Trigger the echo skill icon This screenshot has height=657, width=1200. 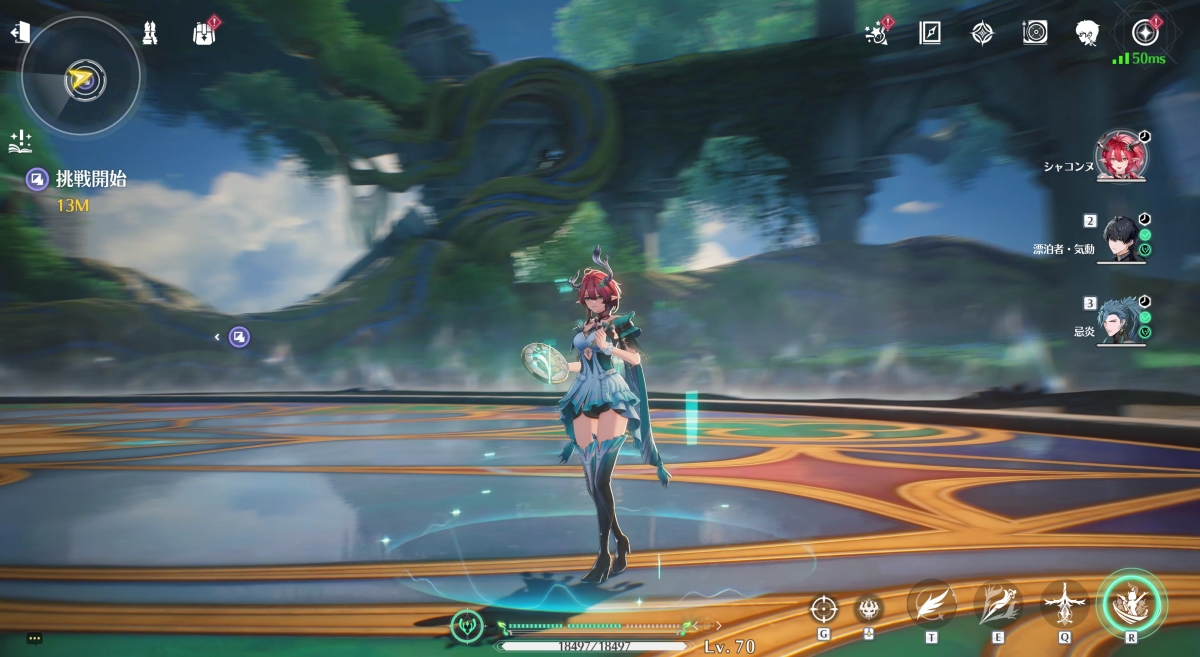pos(1064,604)
